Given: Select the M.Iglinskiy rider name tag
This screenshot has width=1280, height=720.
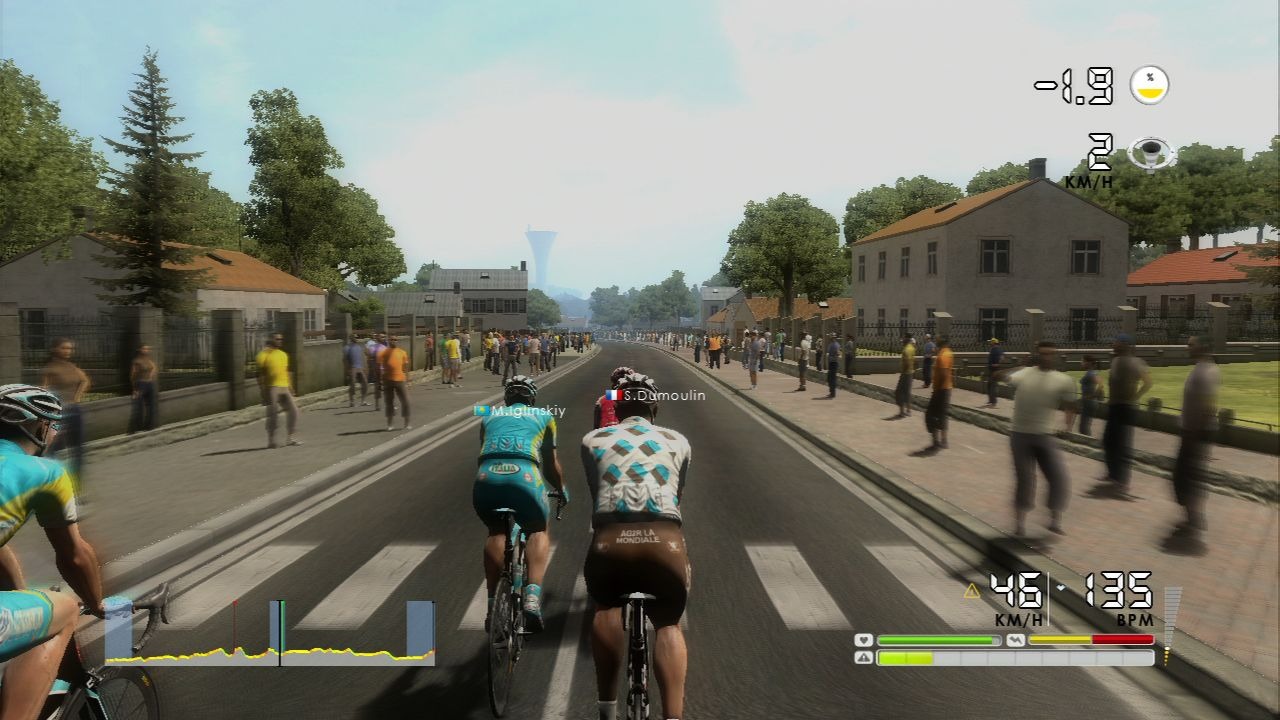Looking at the screenshot, I should 520,411.
